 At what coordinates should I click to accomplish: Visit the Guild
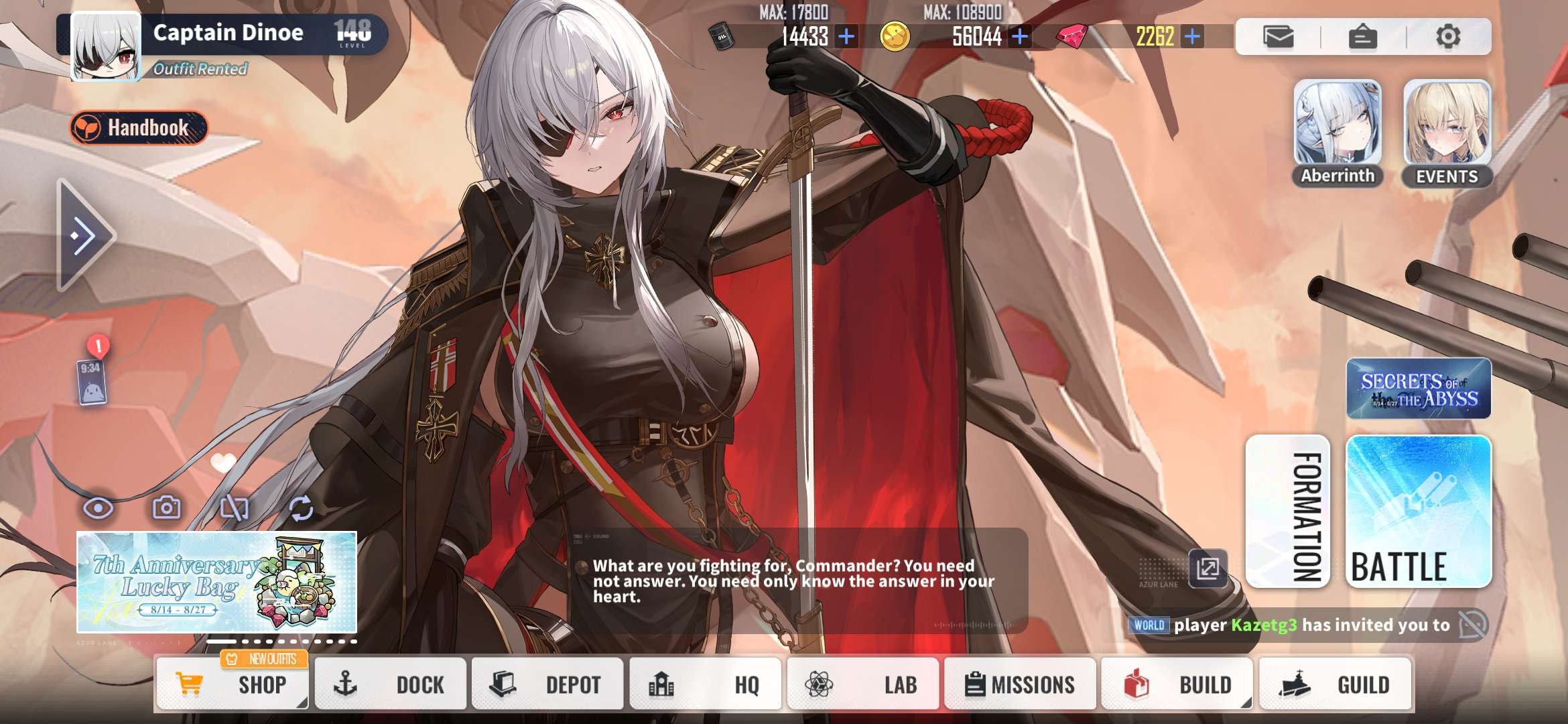(x=1335, y=684)
